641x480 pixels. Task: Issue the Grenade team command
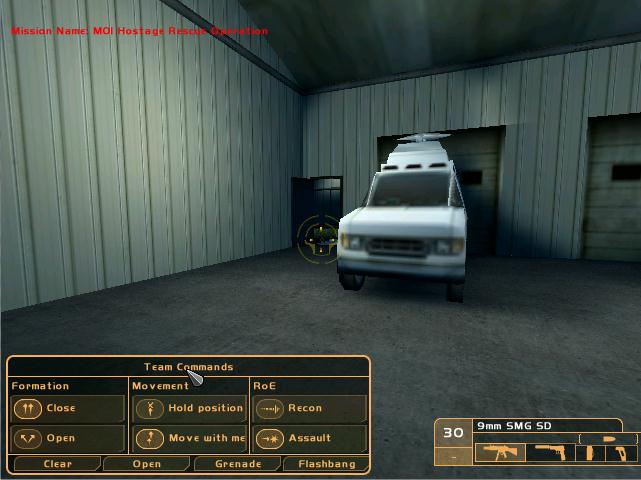[x=237, y=464]
